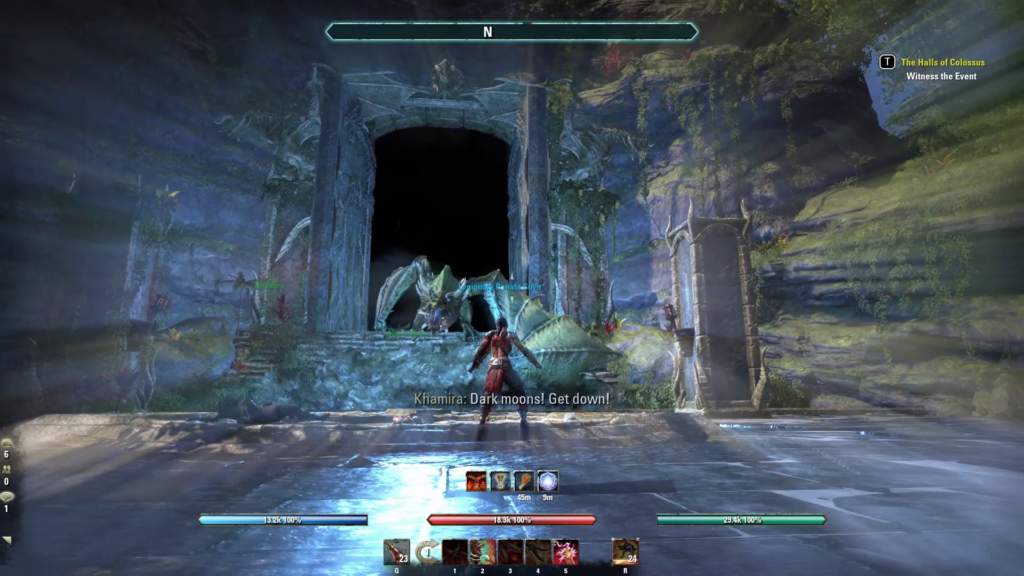Open the friends list icon
This screenshot has height=576, width=1024.
pos(7,468)
